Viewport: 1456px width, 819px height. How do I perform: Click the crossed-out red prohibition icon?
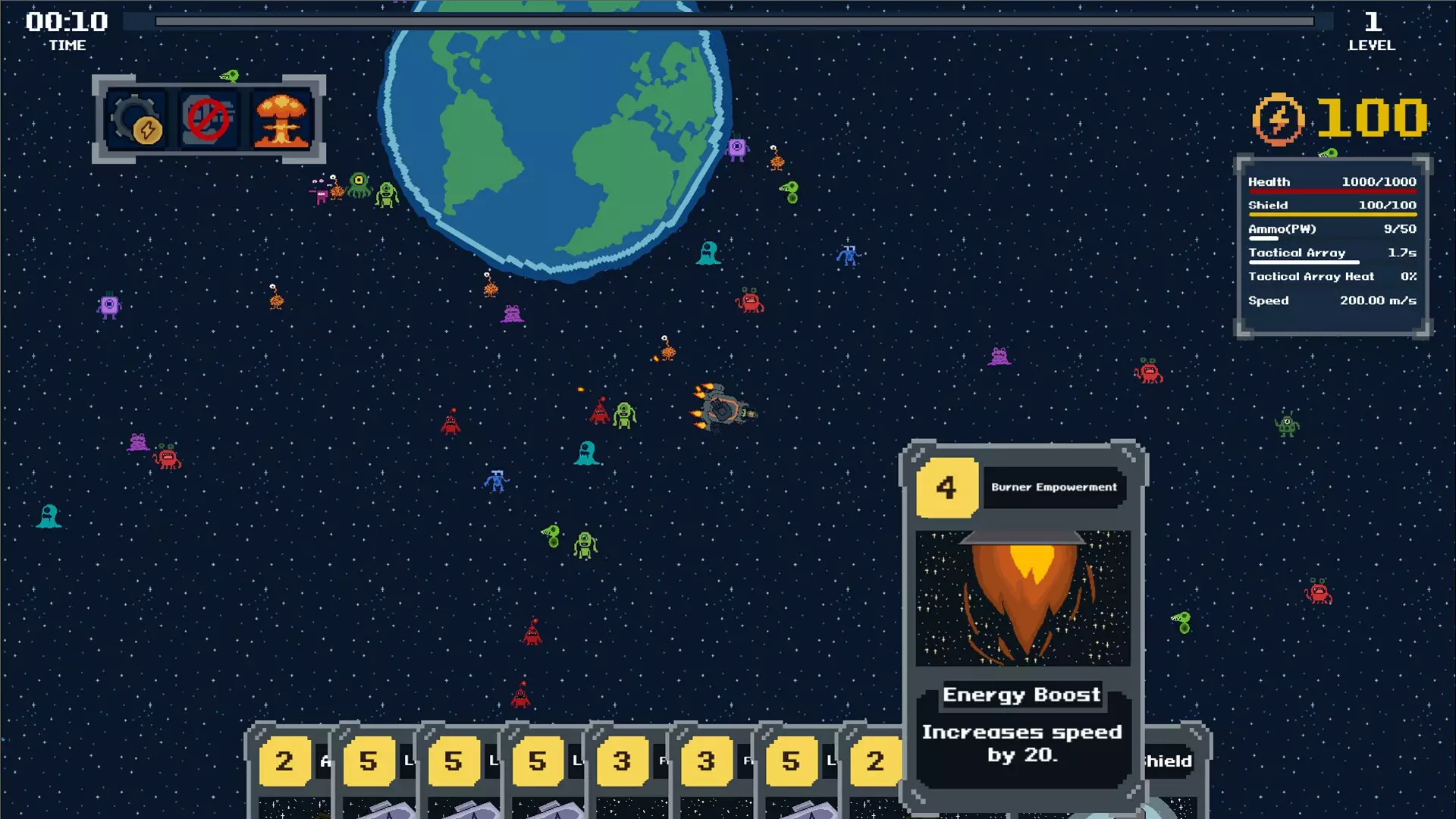pyautogui.click(x=209, y=120)
